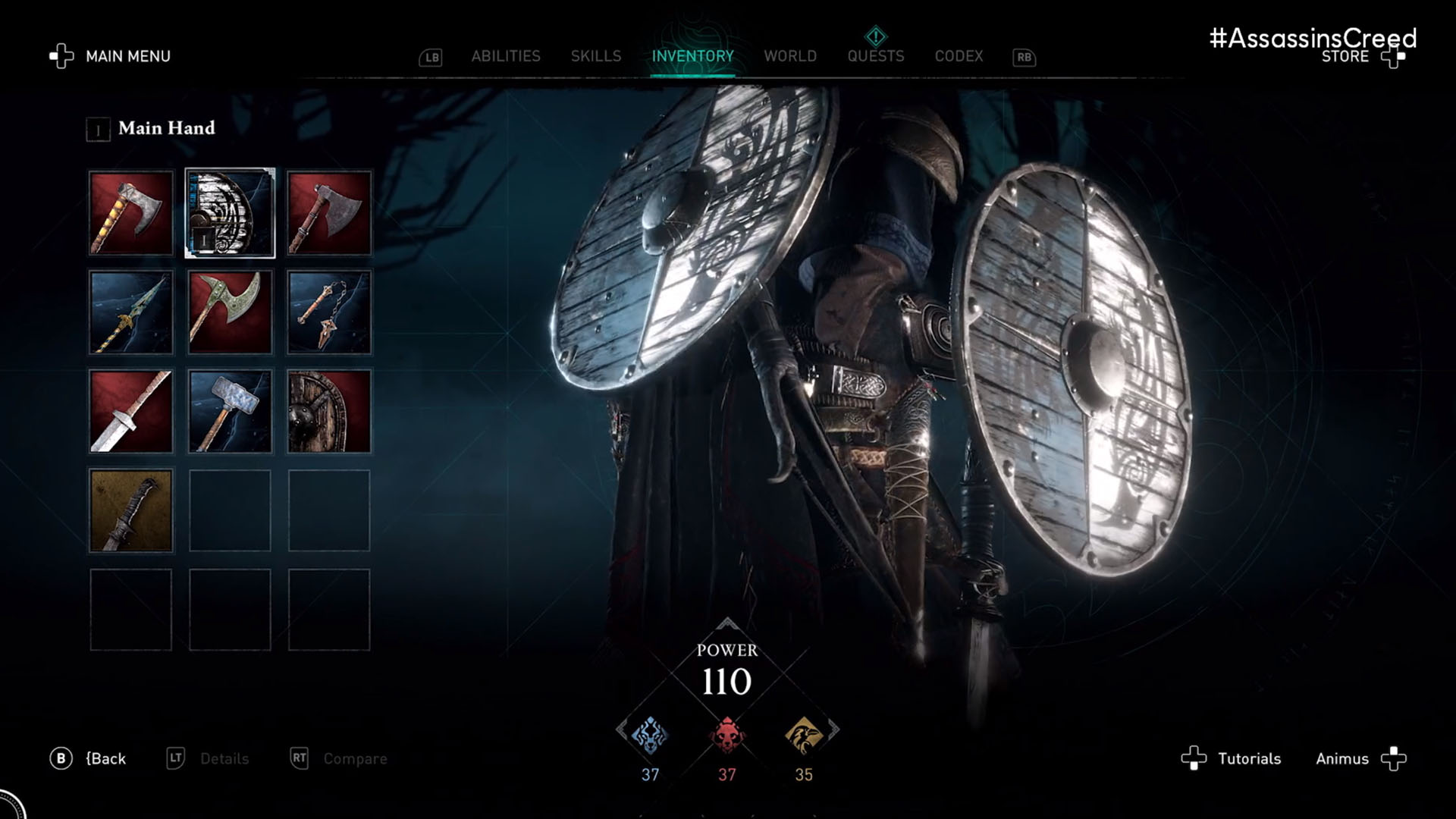
Task: Open the Animus store link
Action: click(1341, 758)
